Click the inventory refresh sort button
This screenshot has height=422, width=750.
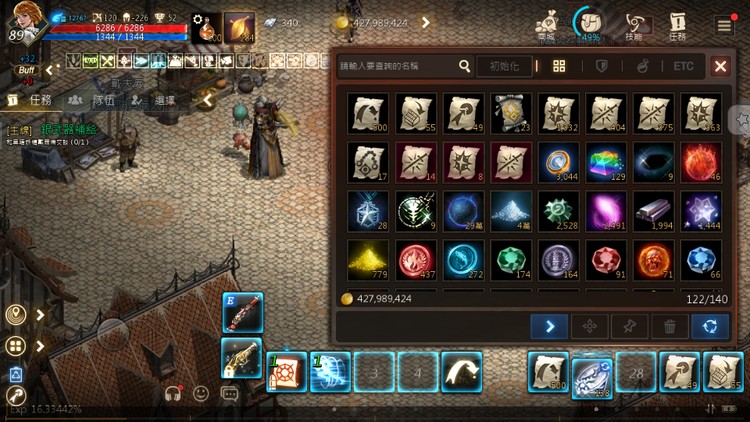[x=709, y=326]
